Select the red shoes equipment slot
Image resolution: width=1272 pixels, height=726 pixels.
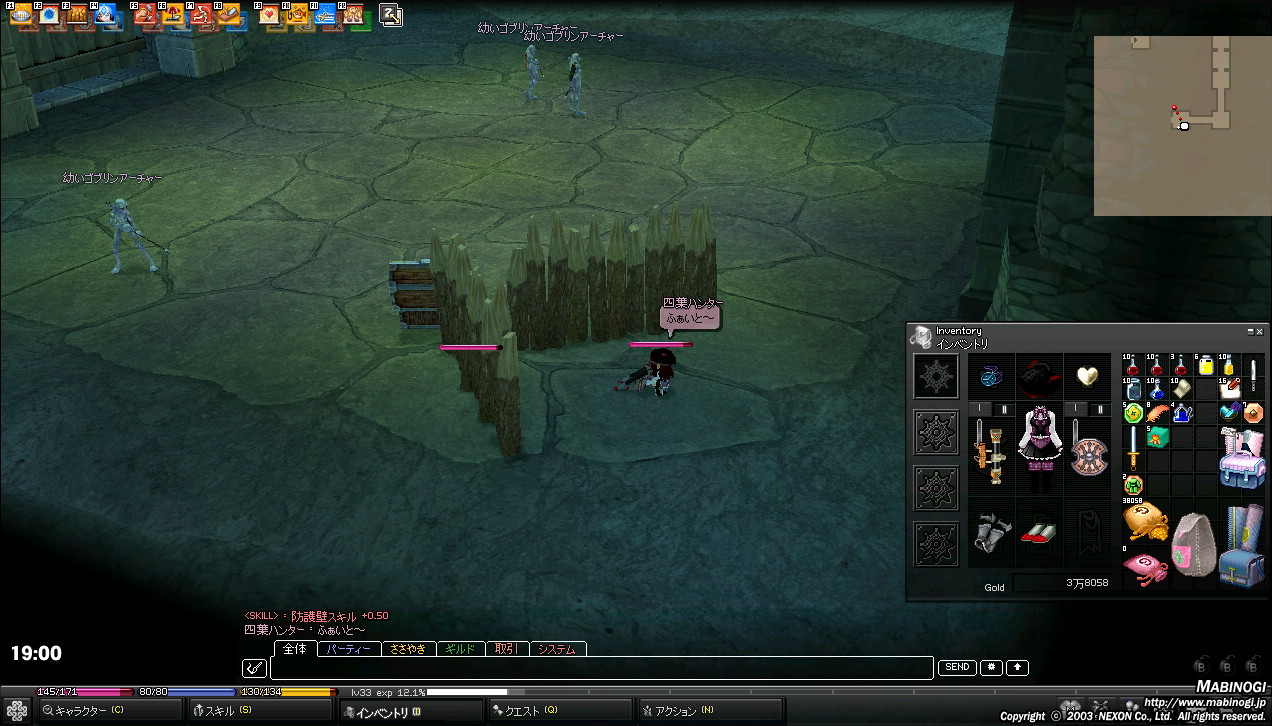point(1039,531)
